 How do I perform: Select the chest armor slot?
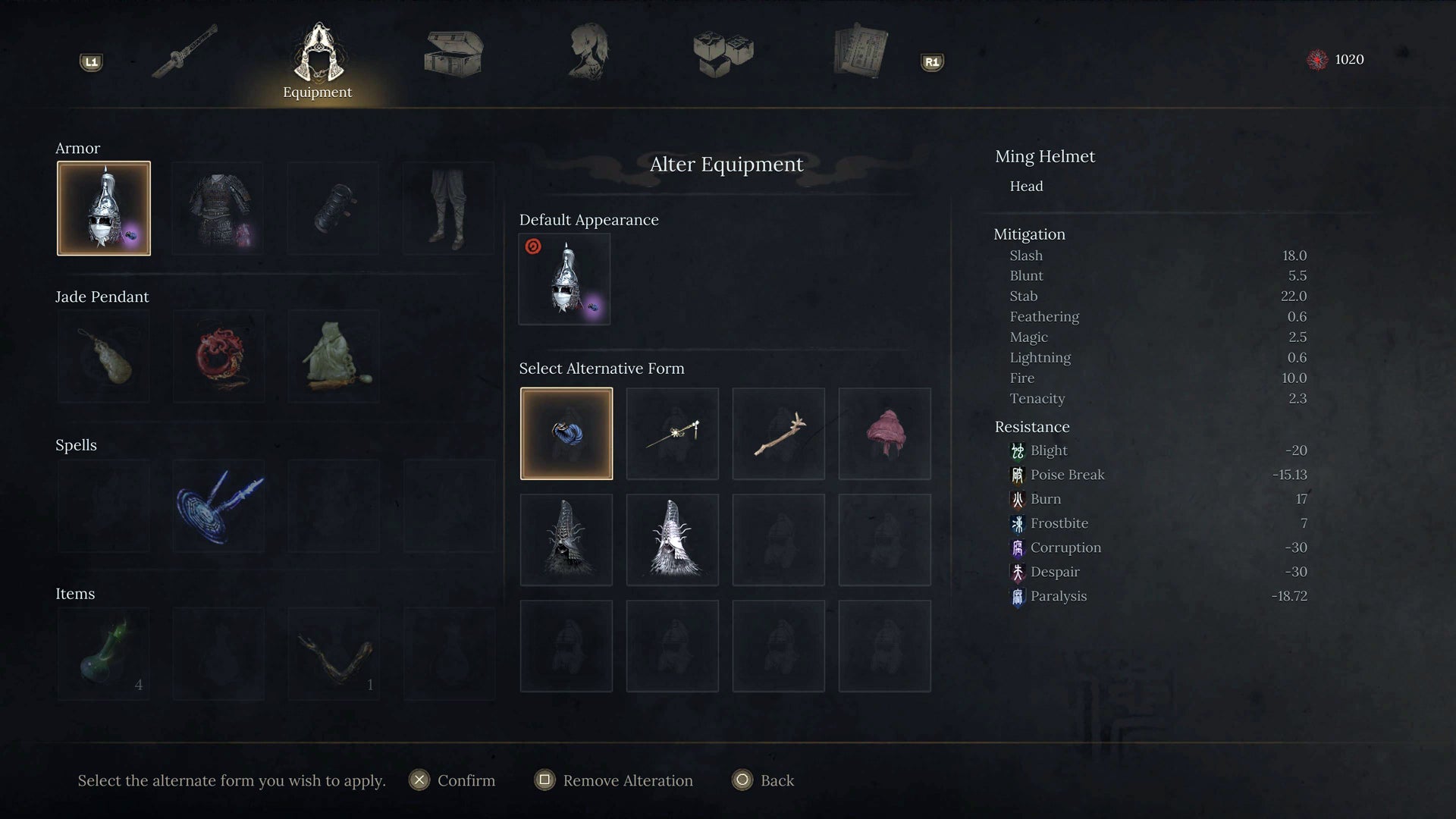point(219,209)
